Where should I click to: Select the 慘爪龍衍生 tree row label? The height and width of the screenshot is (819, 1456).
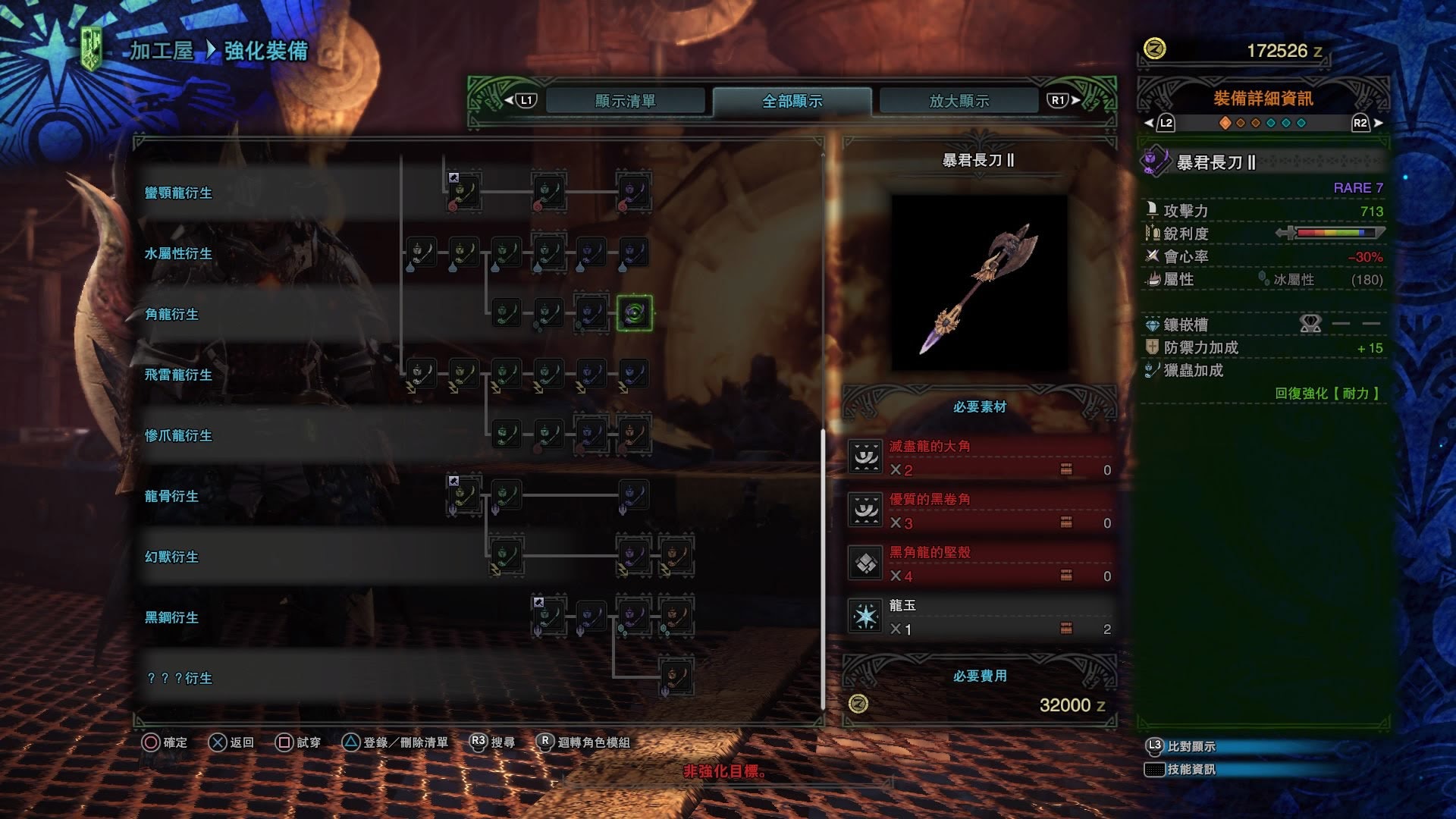(x=179, y=435)
